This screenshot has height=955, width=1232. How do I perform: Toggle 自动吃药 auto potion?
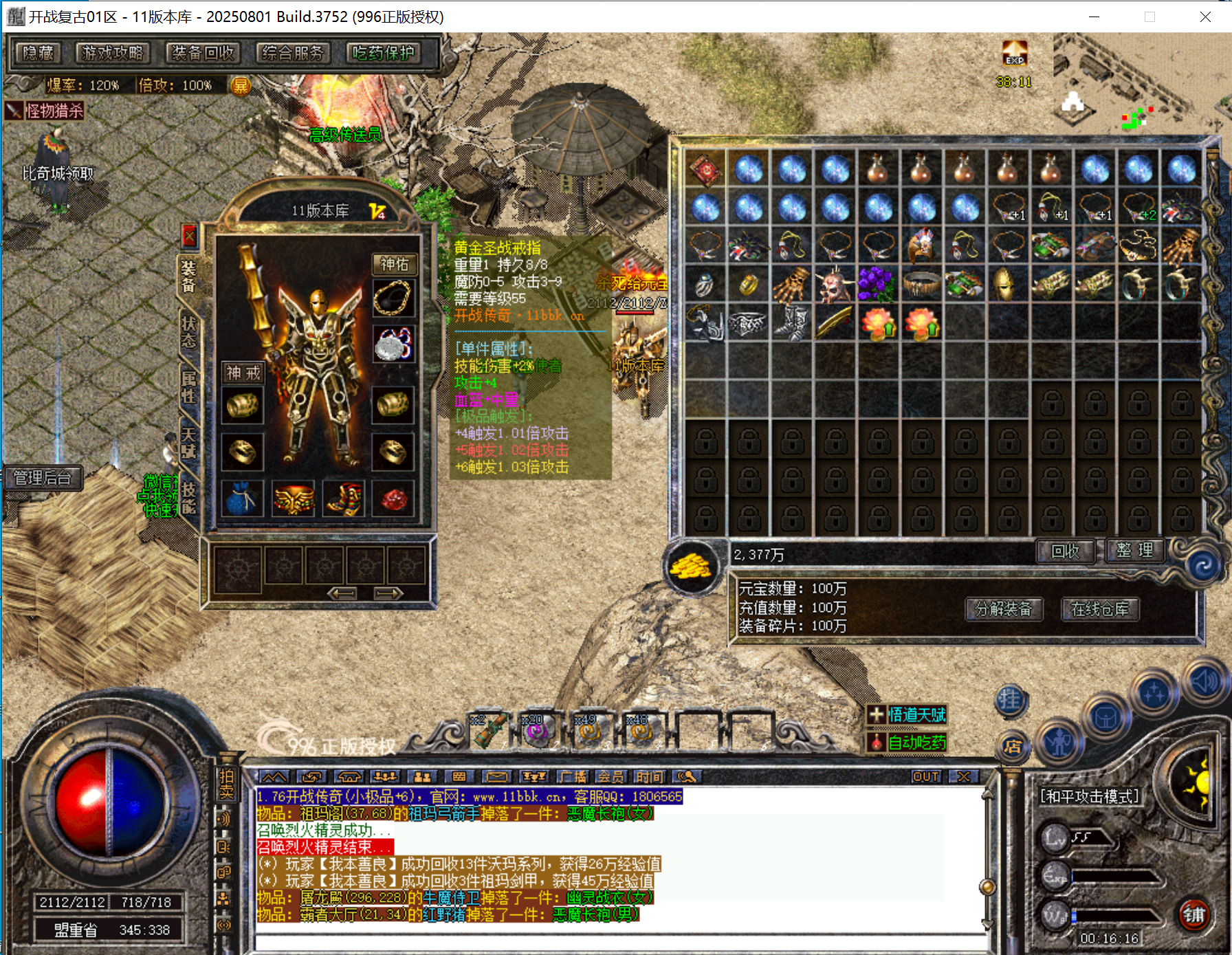907,743
